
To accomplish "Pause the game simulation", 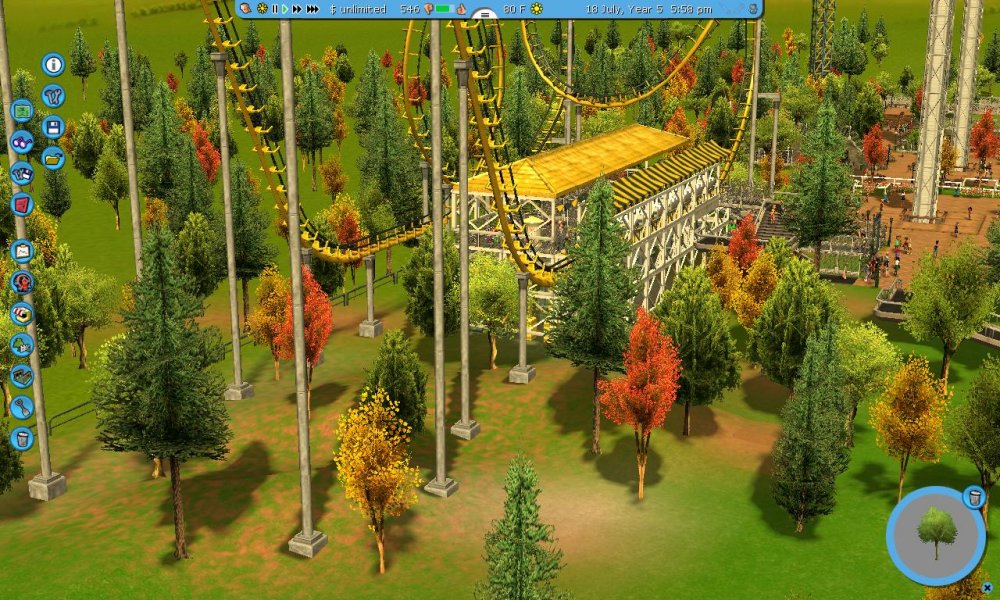I will tap(274, 9).
